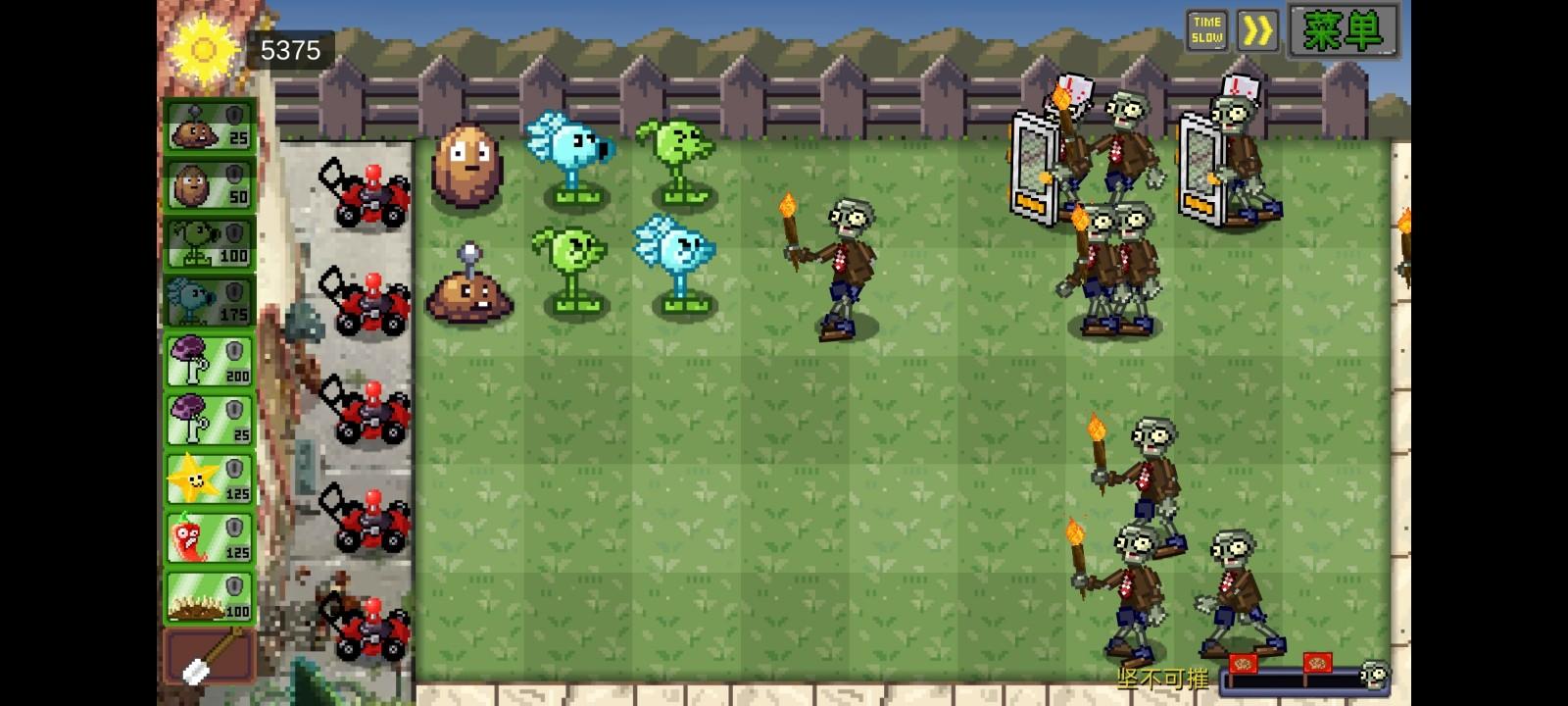Select the Wall-nut seed packet costing 50
1568x706 pixels.
pos(207,186)
